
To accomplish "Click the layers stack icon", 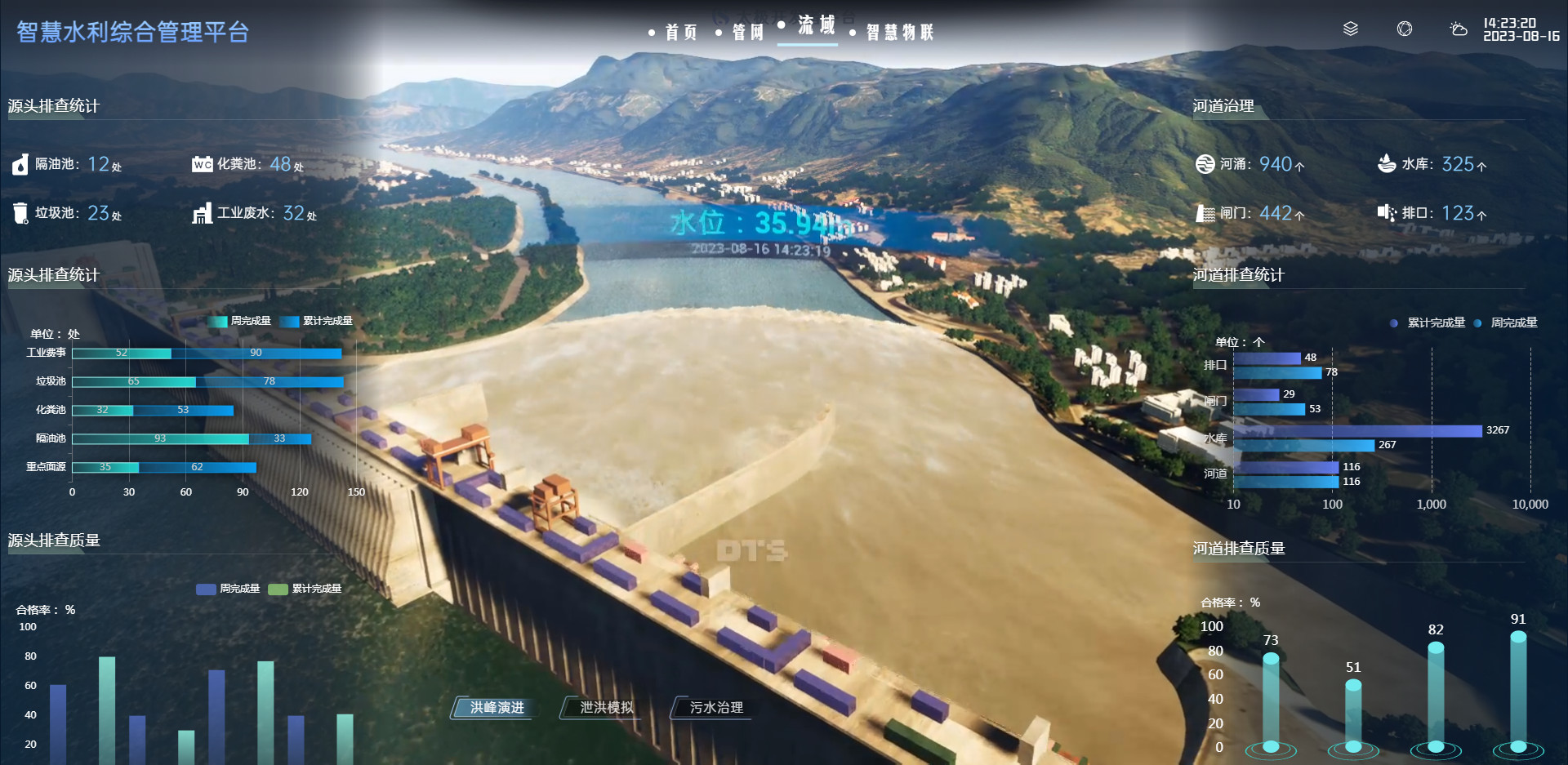I will coord(1351,29).
